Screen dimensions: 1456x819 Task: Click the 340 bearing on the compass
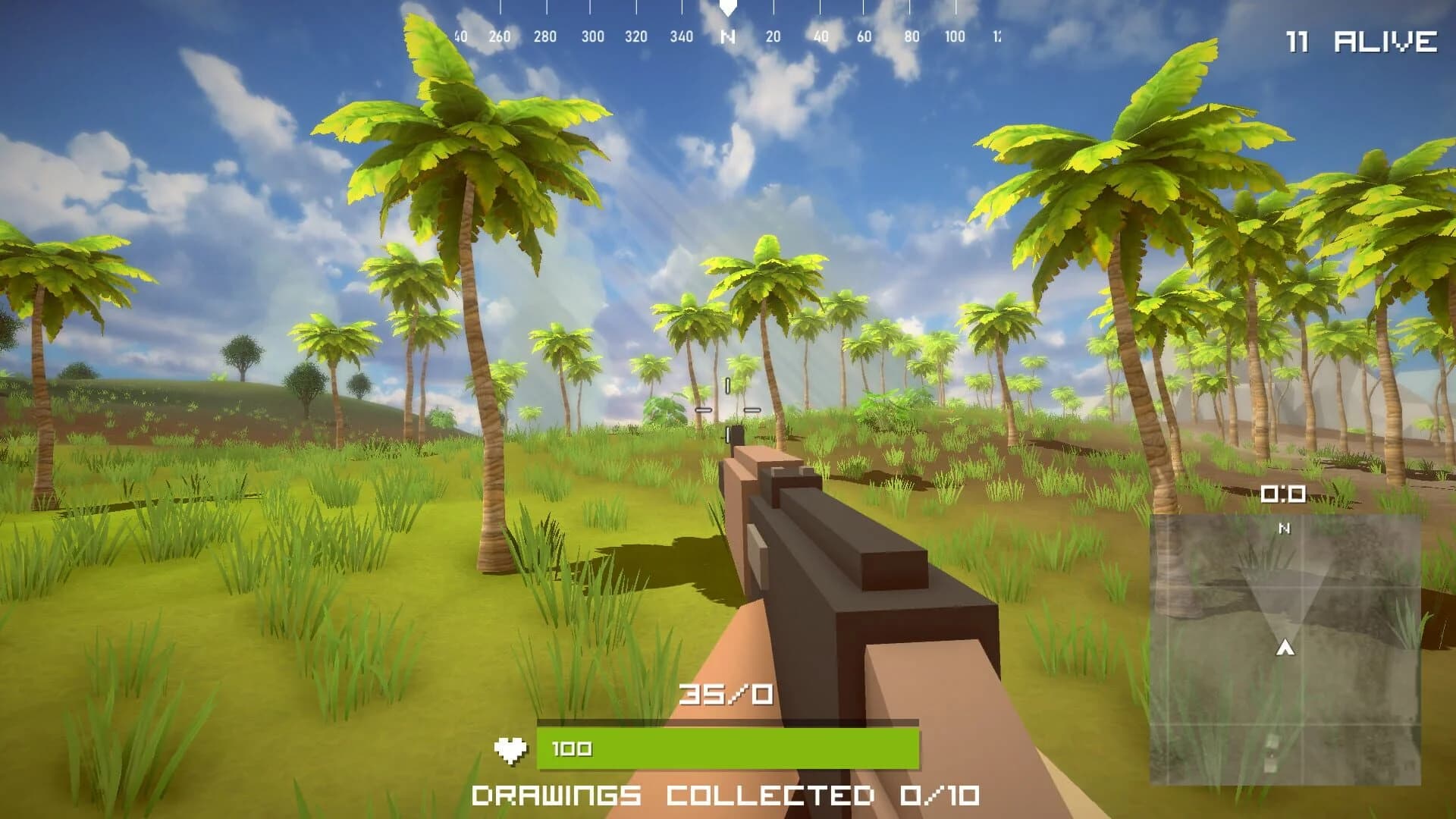point(682,34)
